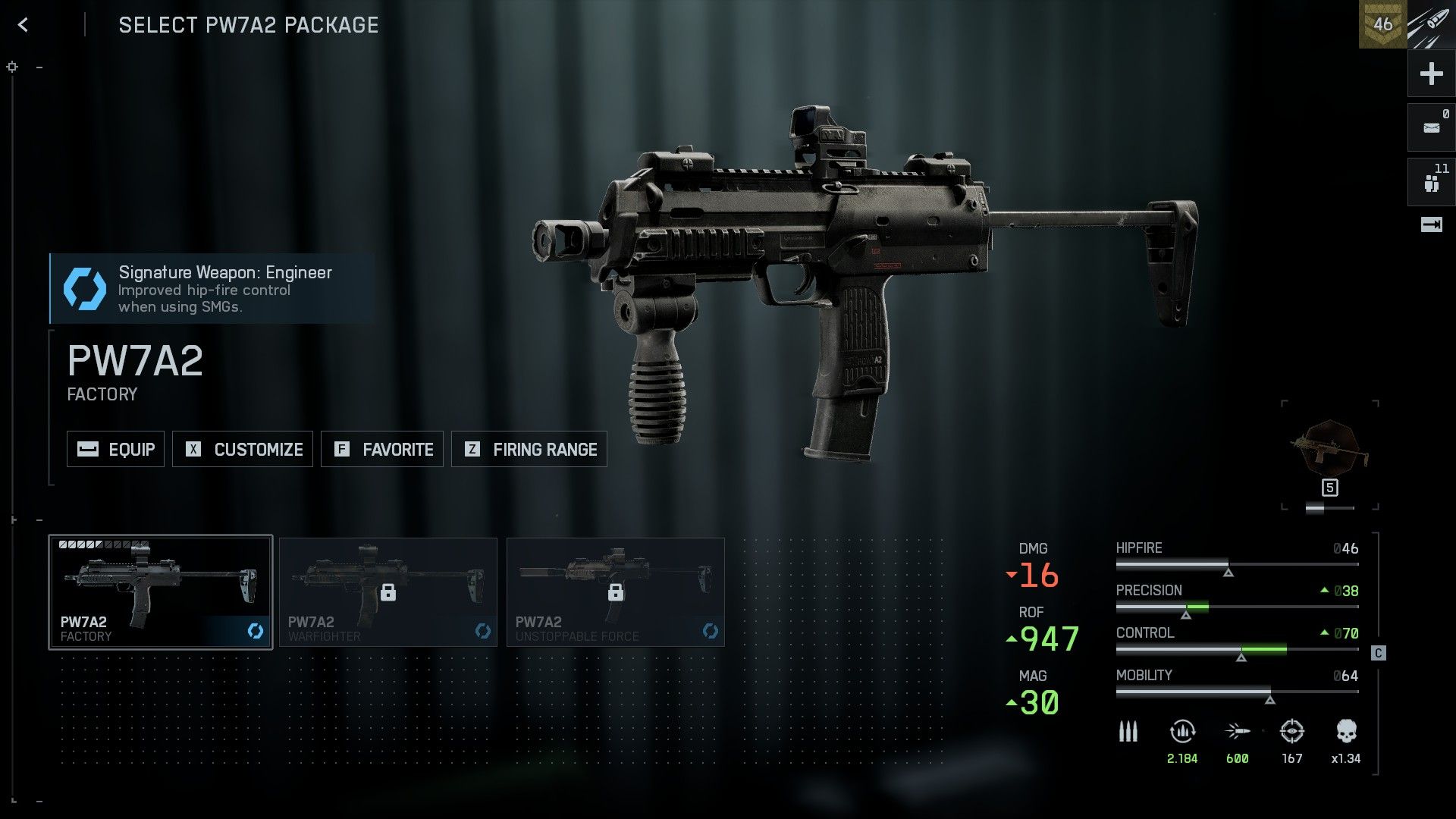Viewport: 1456px width, 819px height.
Task: Click the plus button in top-right panel
Action: point(1431,74)
